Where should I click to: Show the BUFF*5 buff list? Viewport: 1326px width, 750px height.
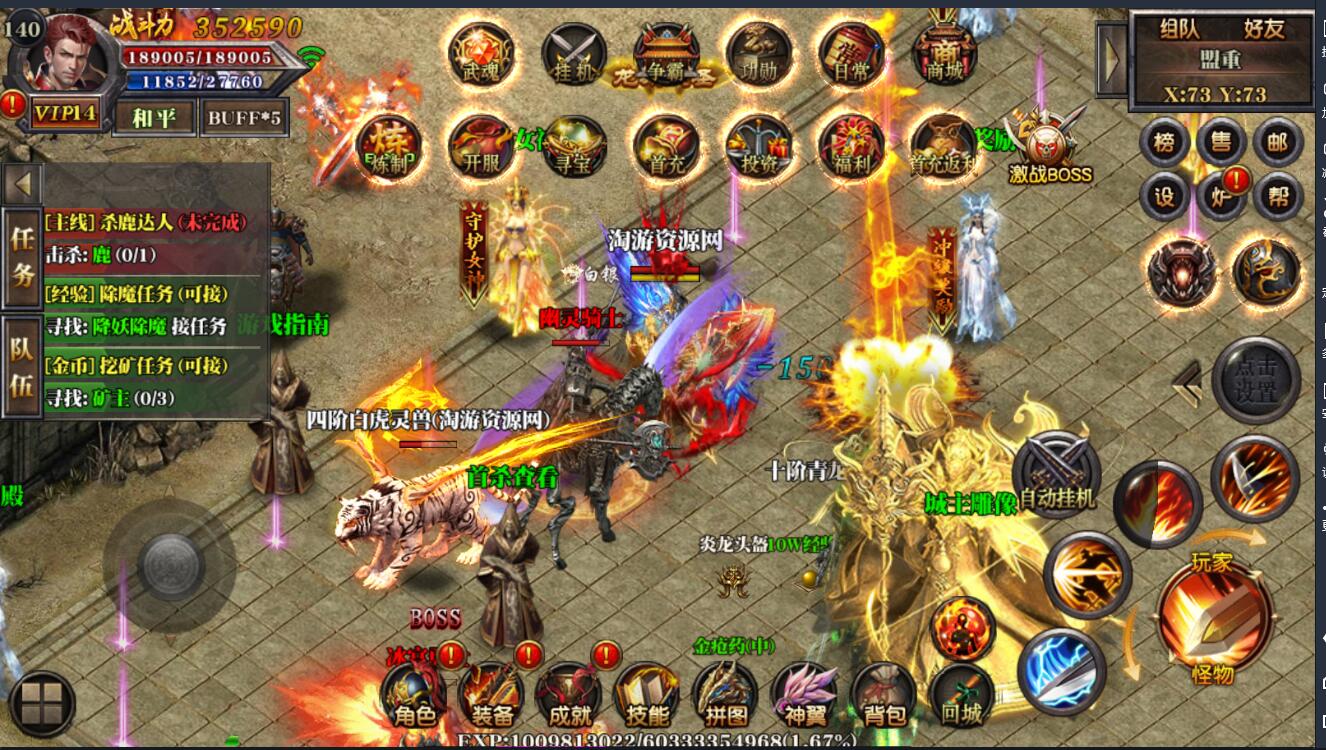[x=244, y=117]
